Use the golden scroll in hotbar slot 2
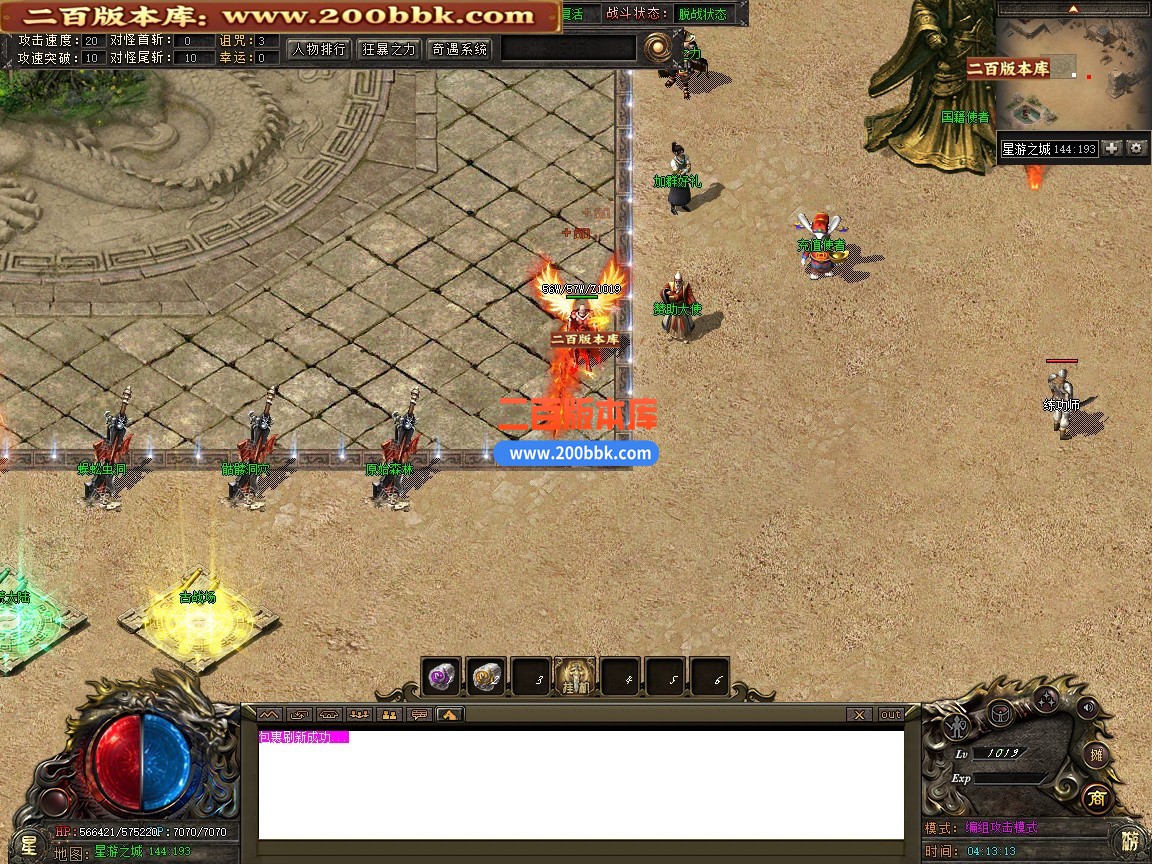This screenshot has width=1152, height=864. coord(487,677)
